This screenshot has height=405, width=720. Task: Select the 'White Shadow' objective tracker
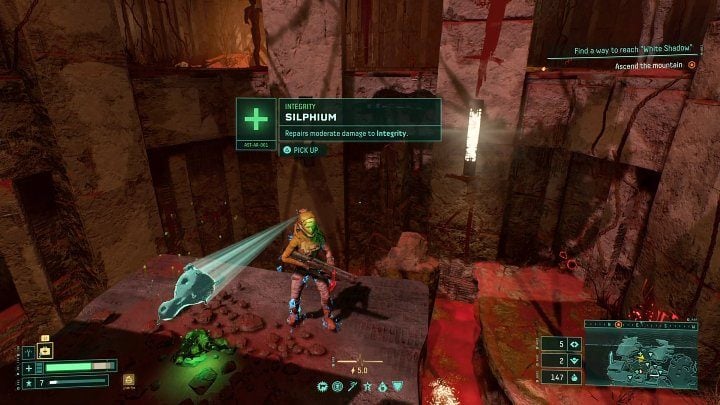point(633,50)
